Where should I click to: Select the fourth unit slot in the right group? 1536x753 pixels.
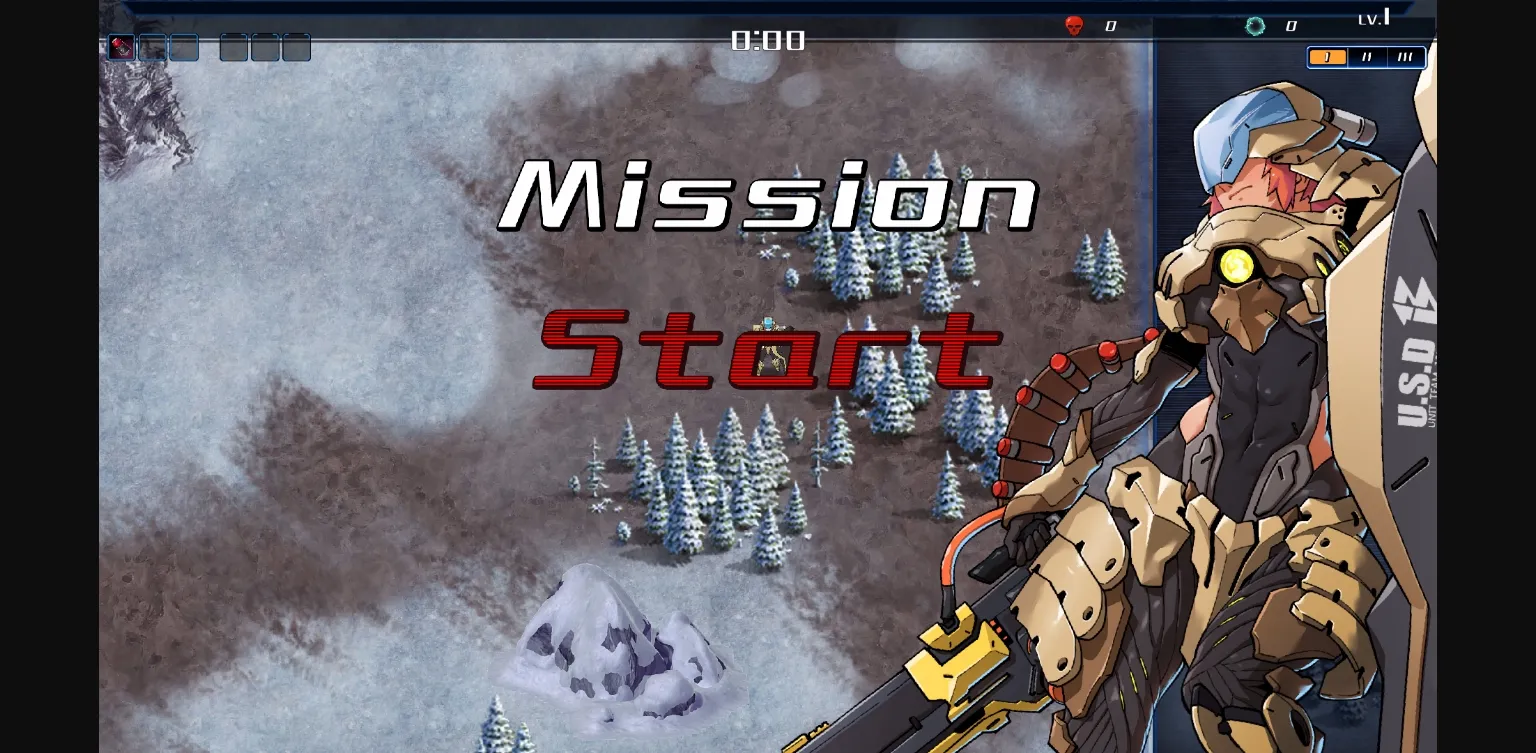pos(234,47)
